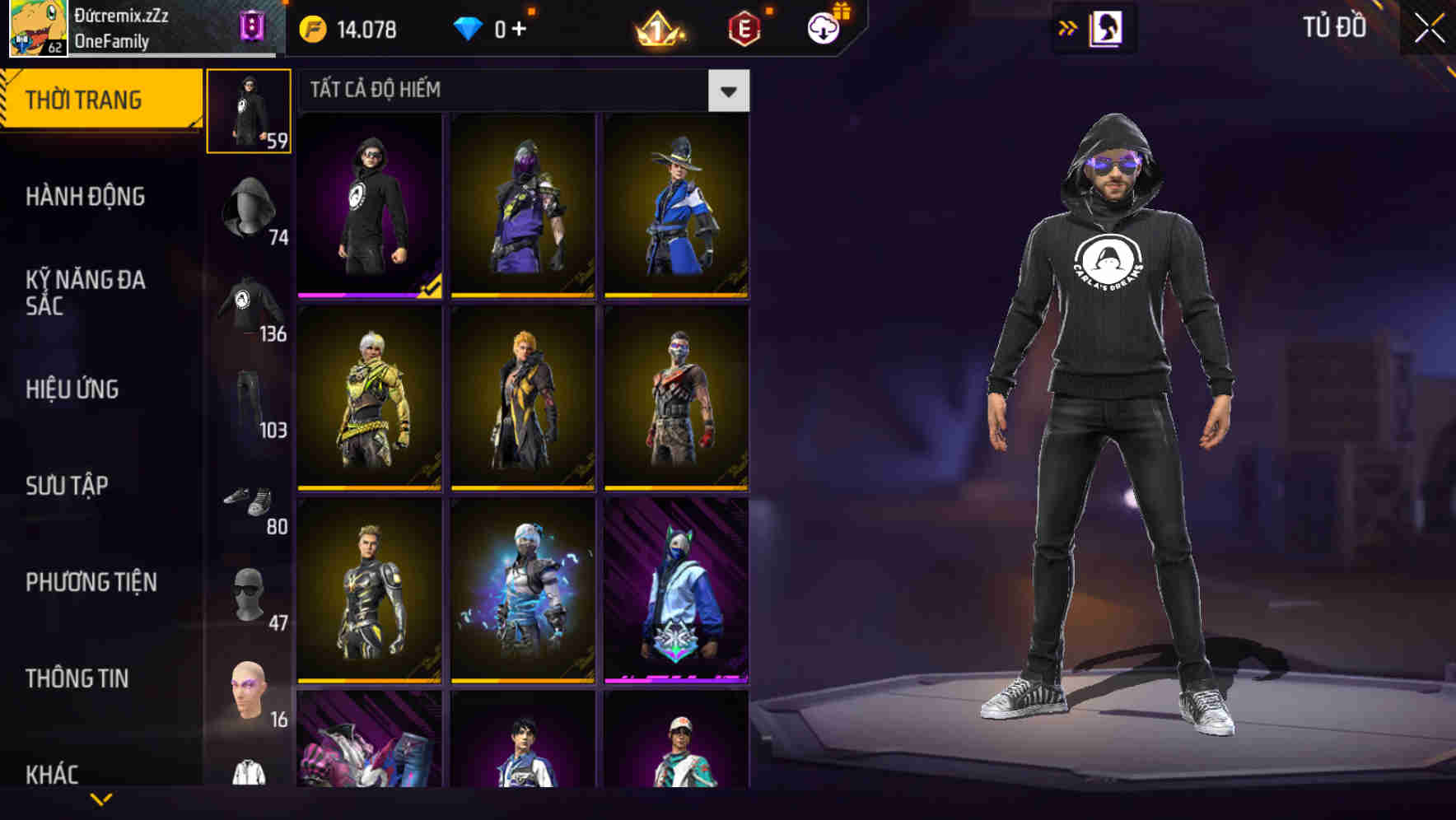Viewport: 1456px width, 820px height.
Task: Collapse the panel using the double chevron
Action: point(1069,27)
